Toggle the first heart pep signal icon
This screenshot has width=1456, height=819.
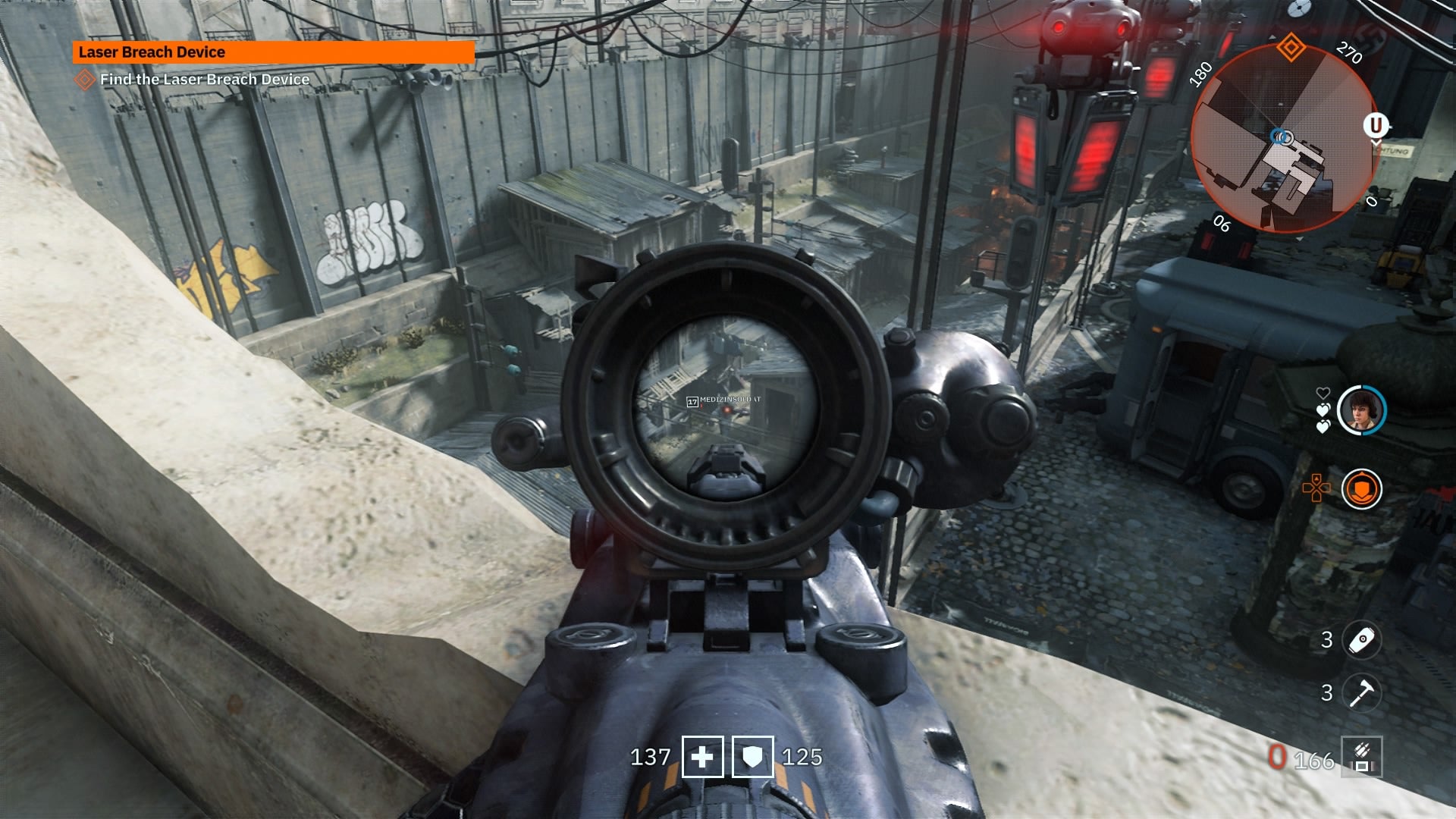coord(1324,391)
